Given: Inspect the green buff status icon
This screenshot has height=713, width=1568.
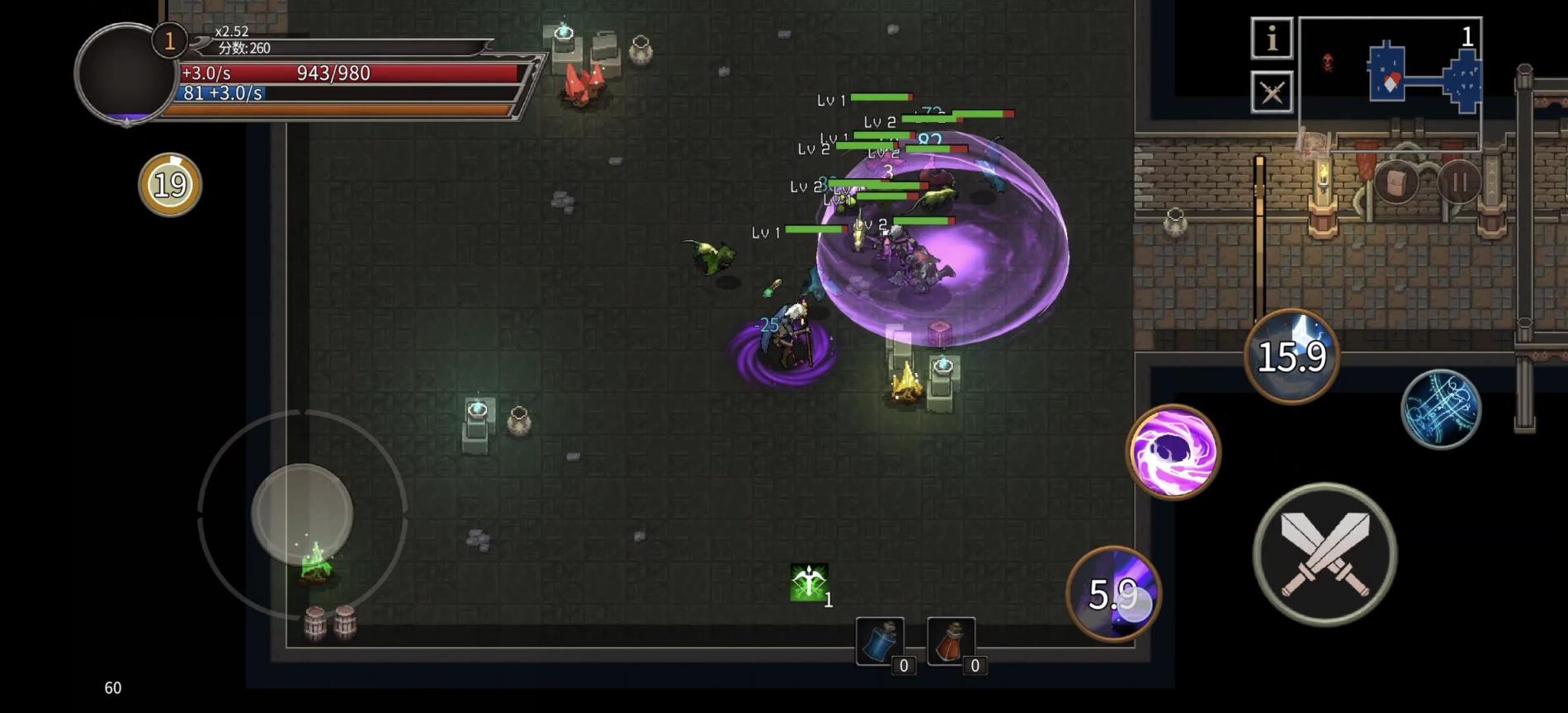Looking at the screenshot, I should (x=809, y=583).
